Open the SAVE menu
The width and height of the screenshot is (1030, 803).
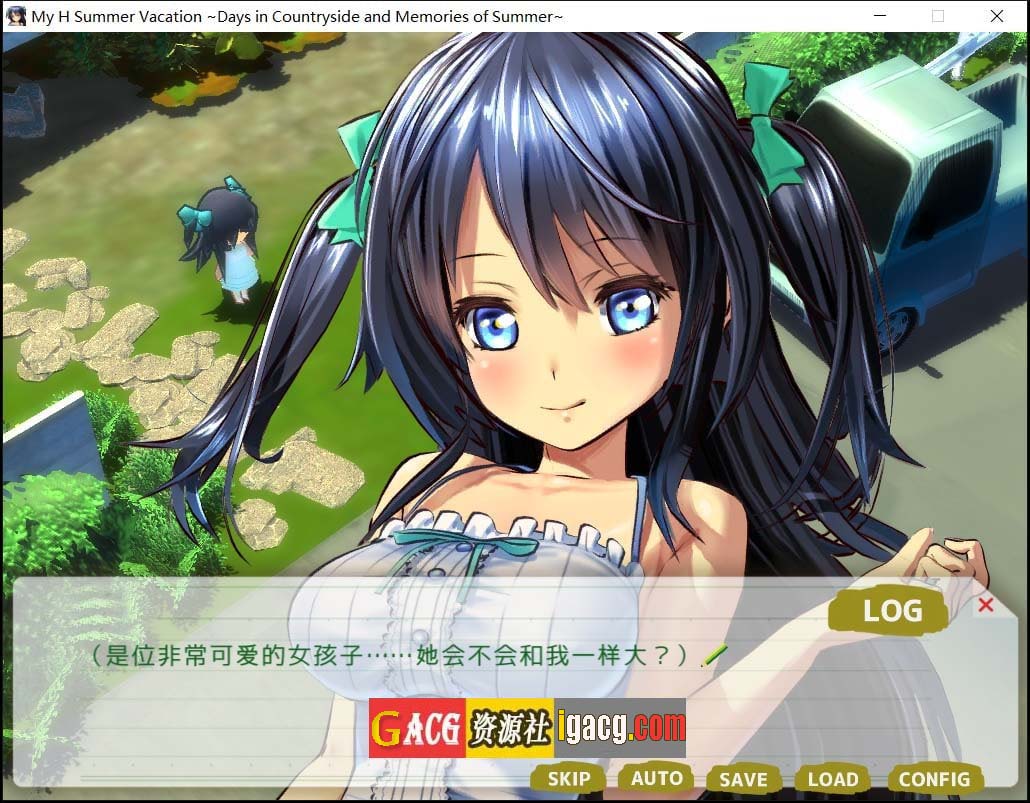click(x=743, y=779)
